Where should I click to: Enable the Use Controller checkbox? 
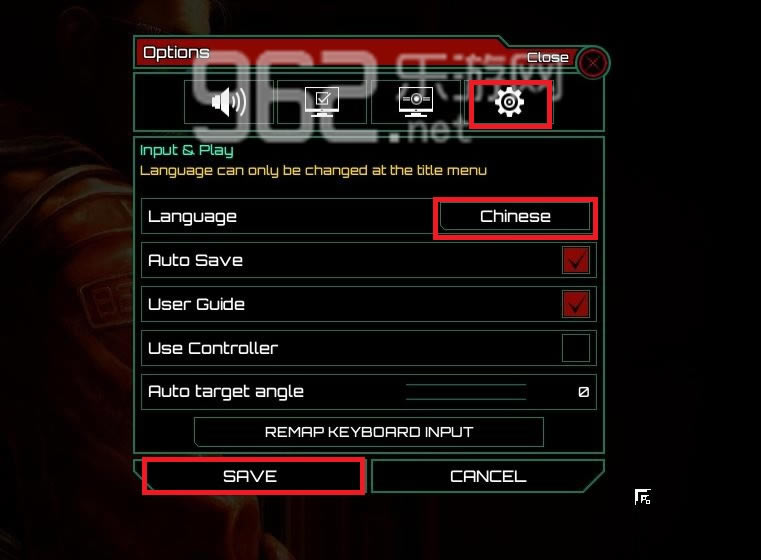pyautogui.click(x=576, y=348)
